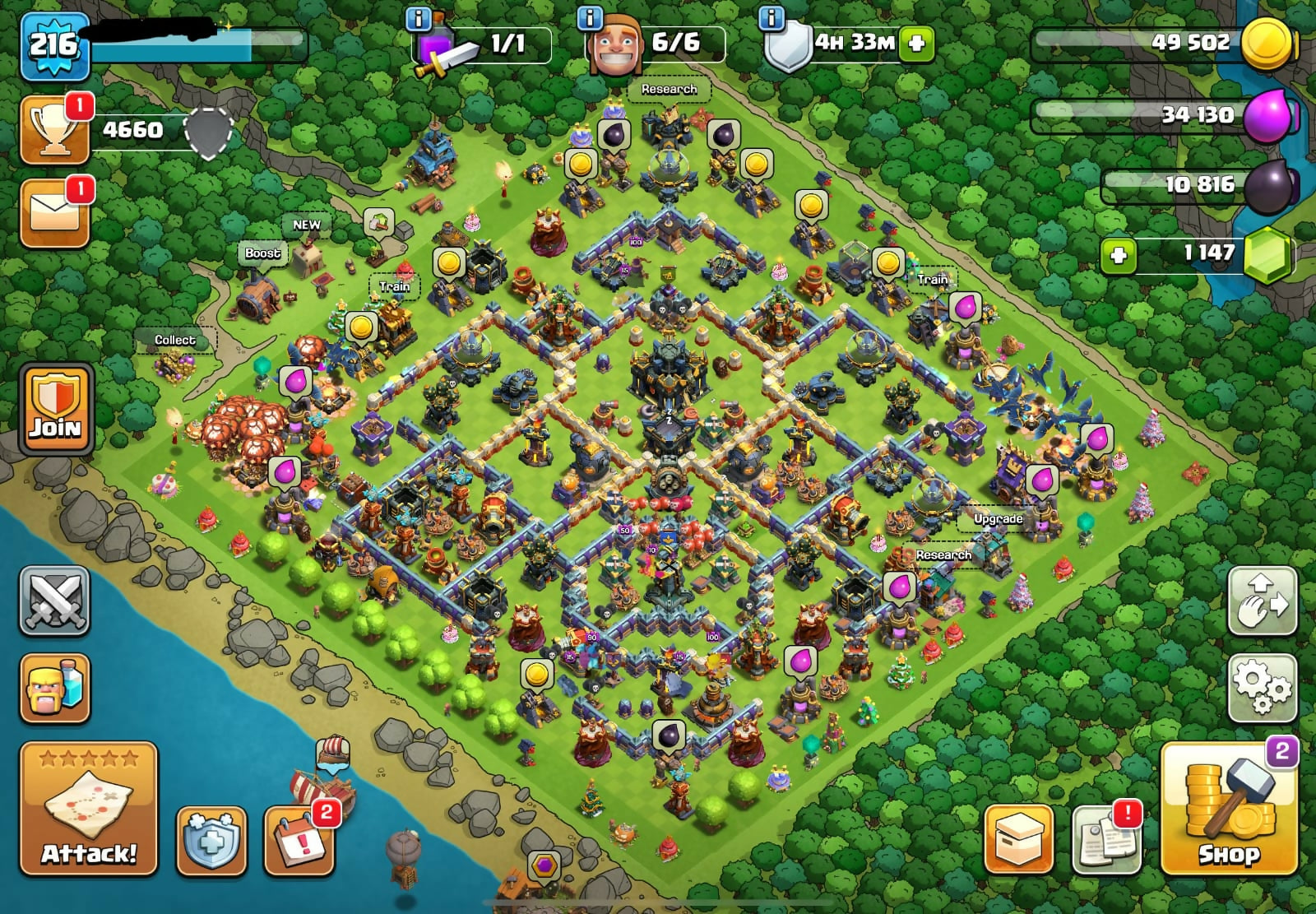1316x914 pixels.
Task: Open the news papers button
Action: (x=1107, y=839)
